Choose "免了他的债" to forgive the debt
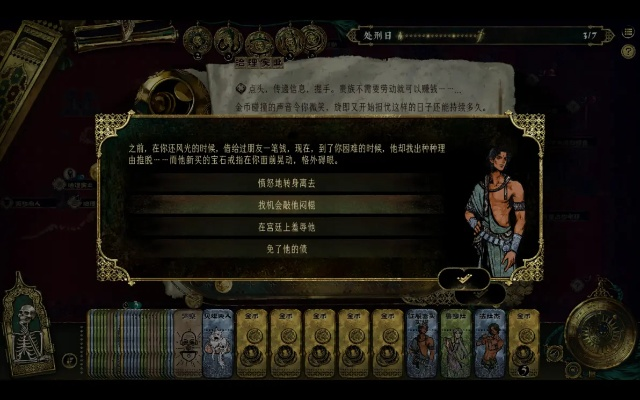Image resolution: width=640 pixels, height=400 pixels. coord(288,248)
